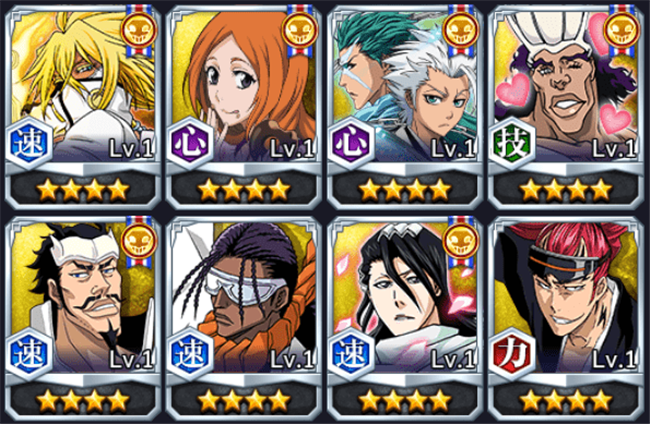Choose the visor-wearing character with braids card
The image size is (650, 424).
tap(243, 310)
